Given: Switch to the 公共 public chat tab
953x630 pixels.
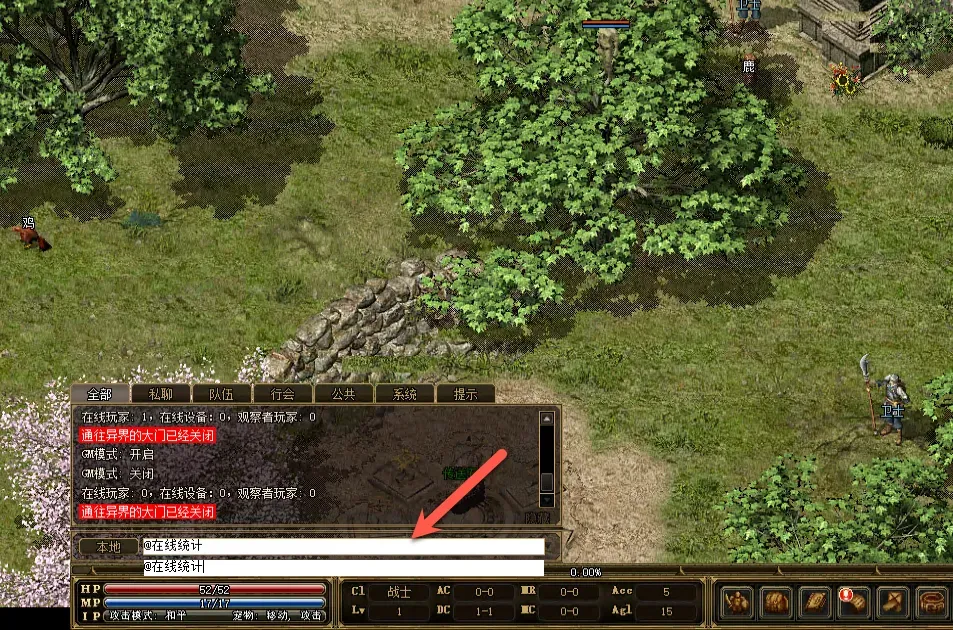Looking at the screenshot, I should pos(343,394).
